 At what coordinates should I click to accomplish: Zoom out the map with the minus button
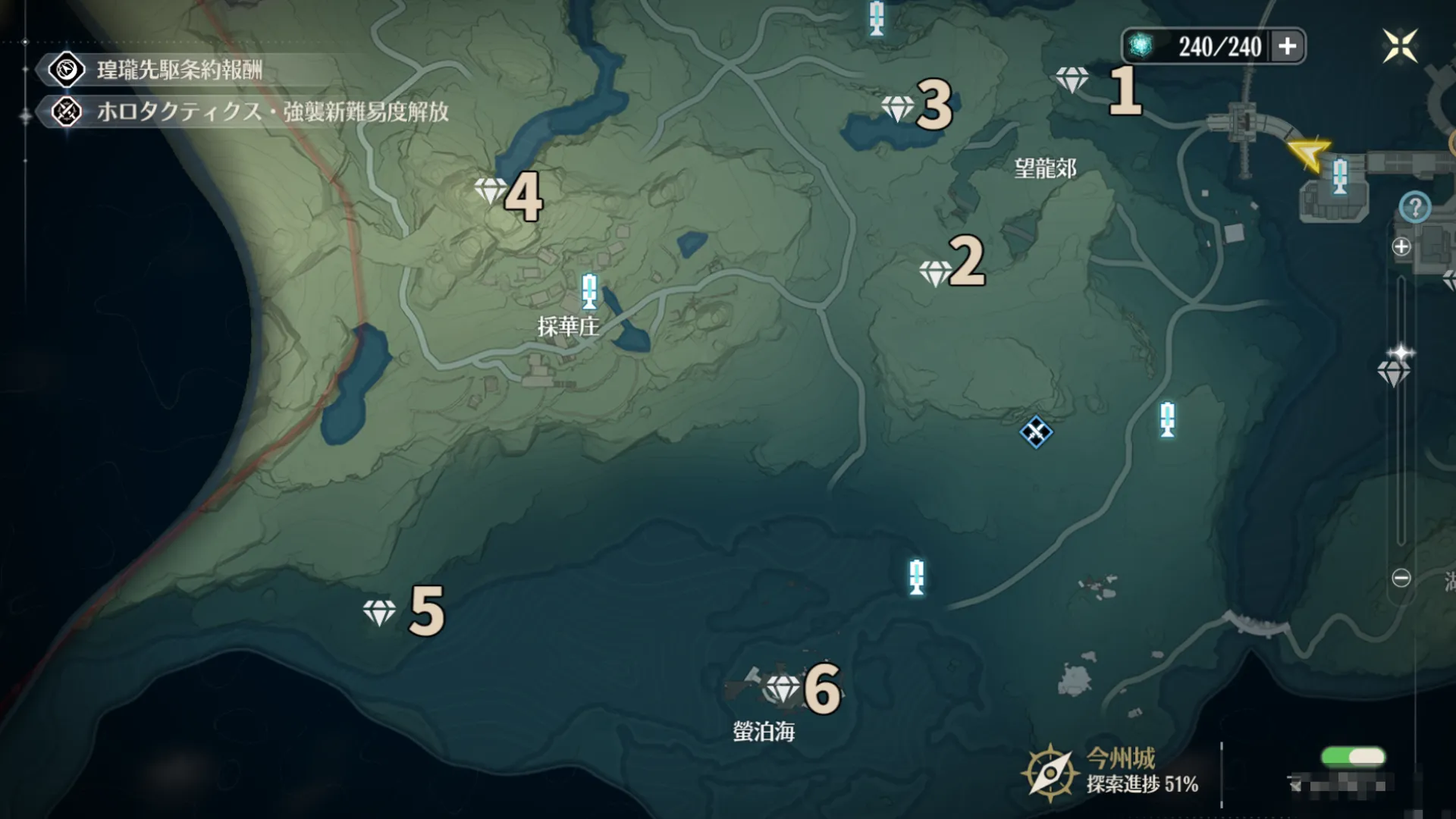[1401, 578]
